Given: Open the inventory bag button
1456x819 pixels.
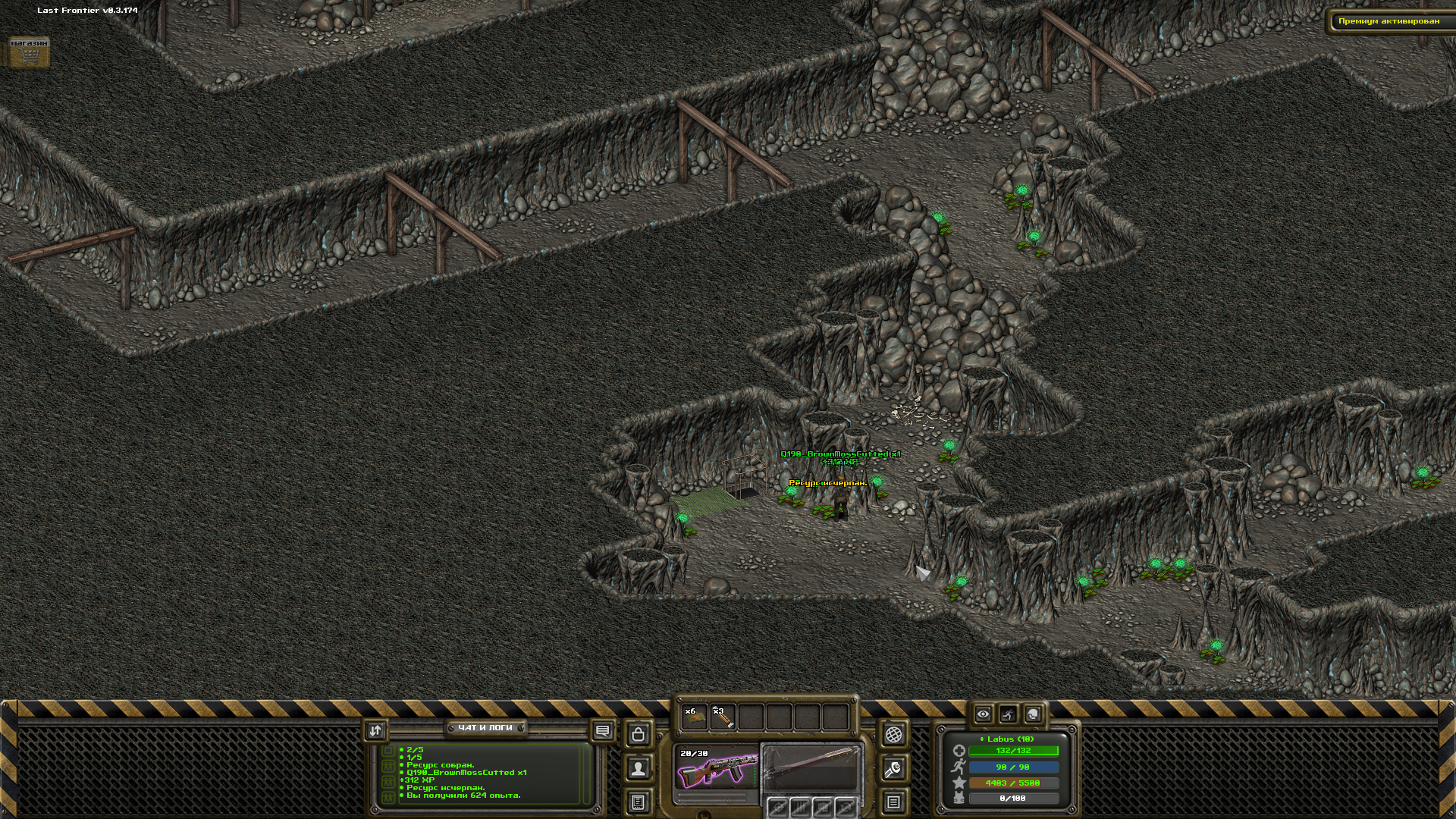Looking at the screenshot, I should [639, 734].
